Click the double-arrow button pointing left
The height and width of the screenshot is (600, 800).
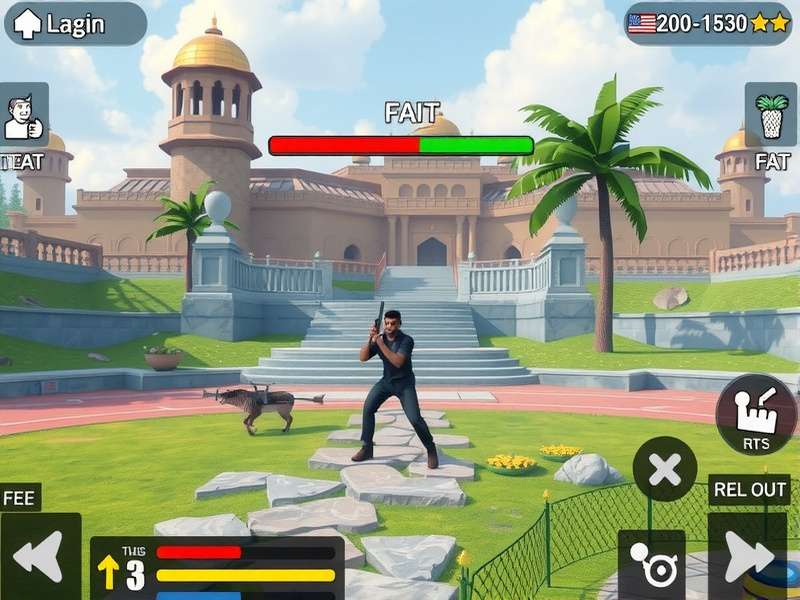click(40, 557)
